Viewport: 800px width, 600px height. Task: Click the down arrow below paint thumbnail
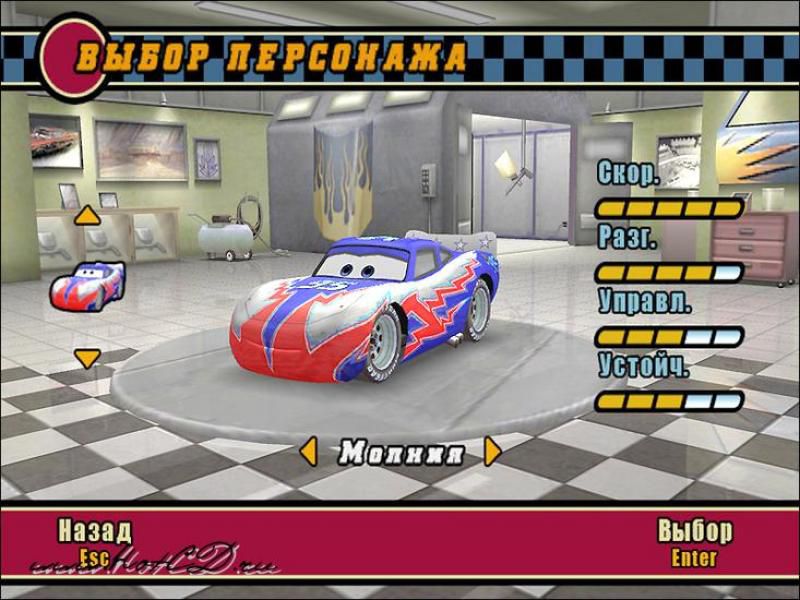[88, 356]
